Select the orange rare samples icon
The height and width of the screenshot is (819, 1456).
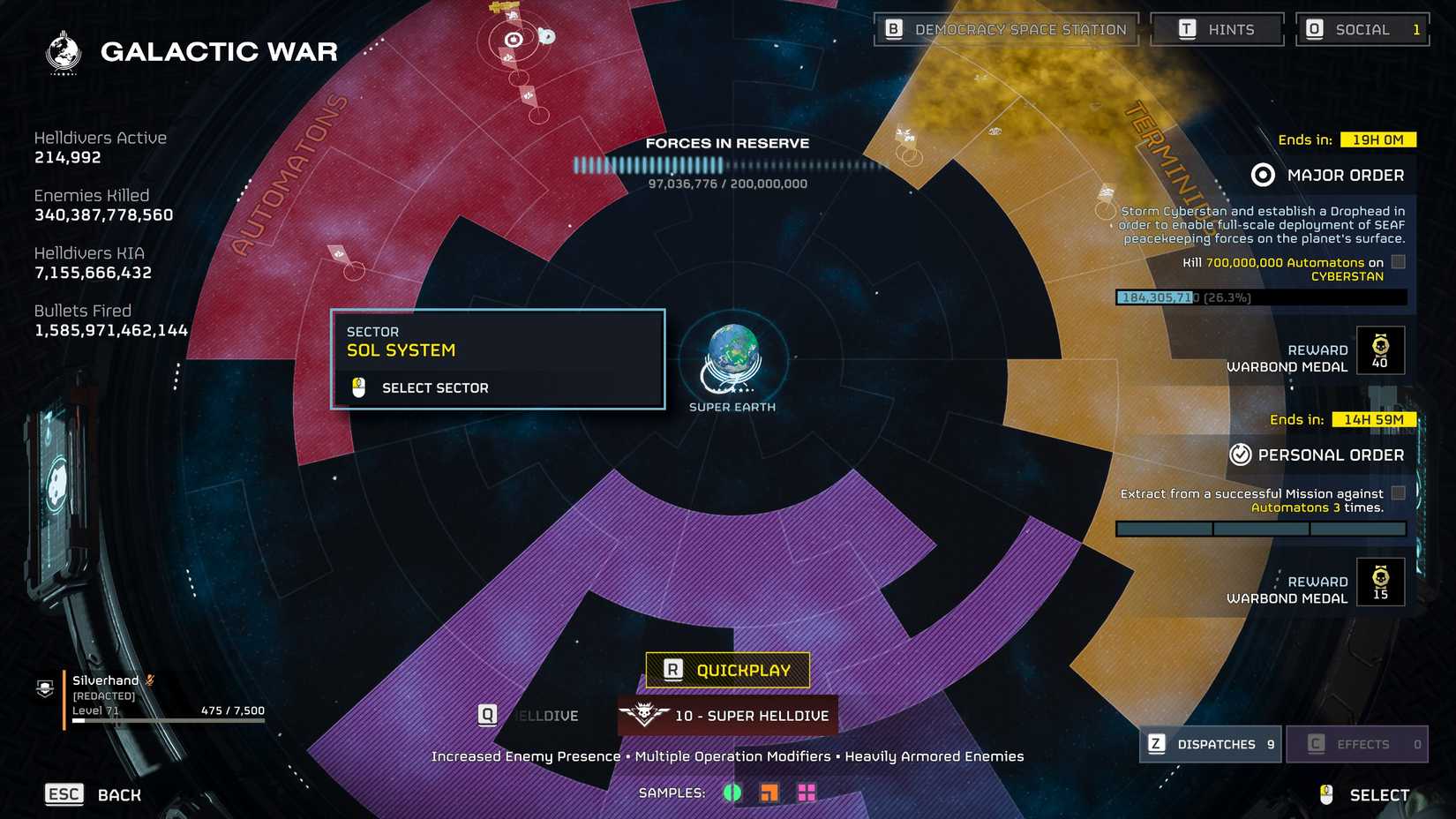(x=769, y=793)
